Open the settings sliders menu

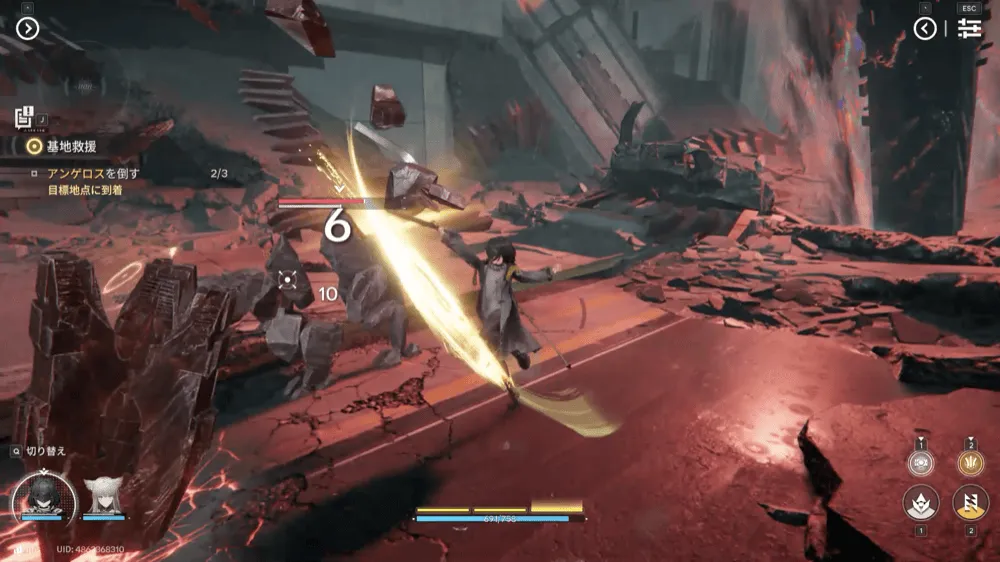[x=968, y=29]
